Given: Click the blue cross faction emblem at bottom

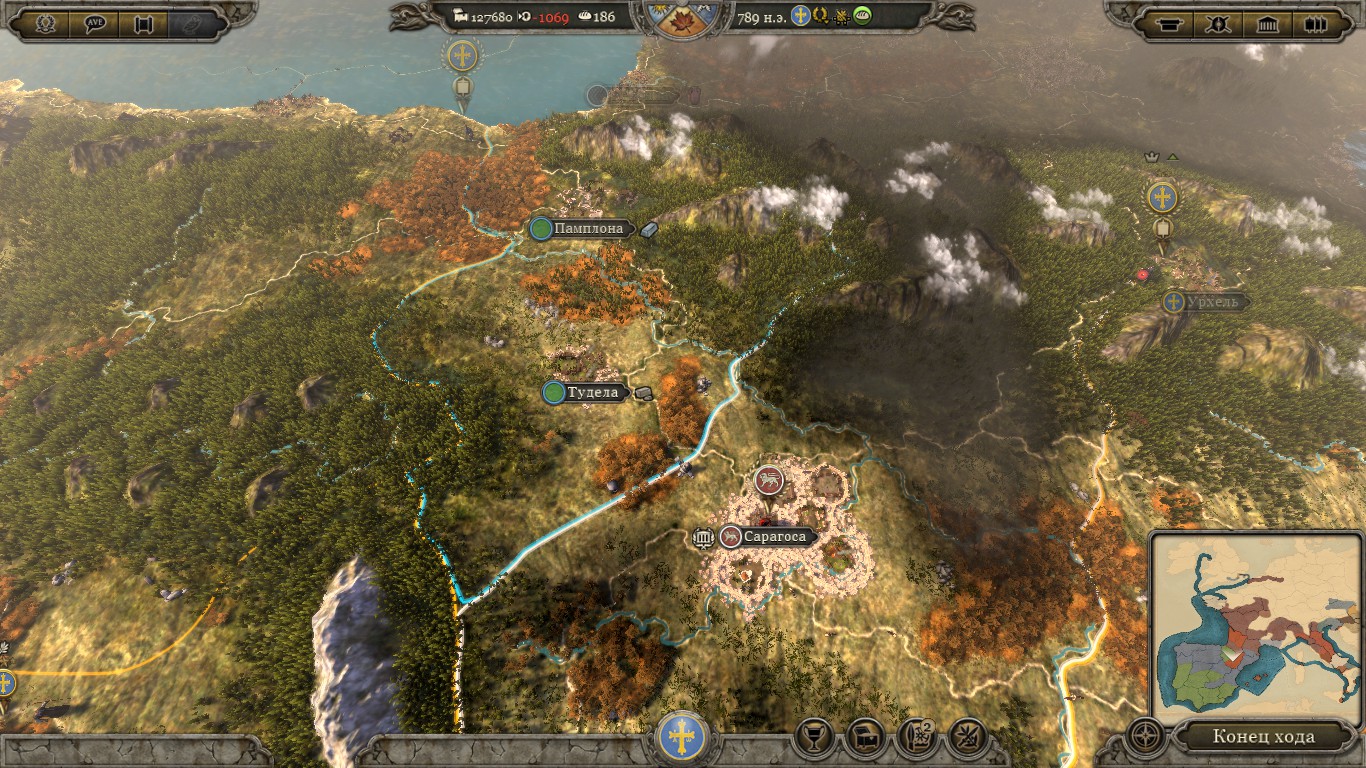Looking at the screenshot, I should click(x=683, y=738).
